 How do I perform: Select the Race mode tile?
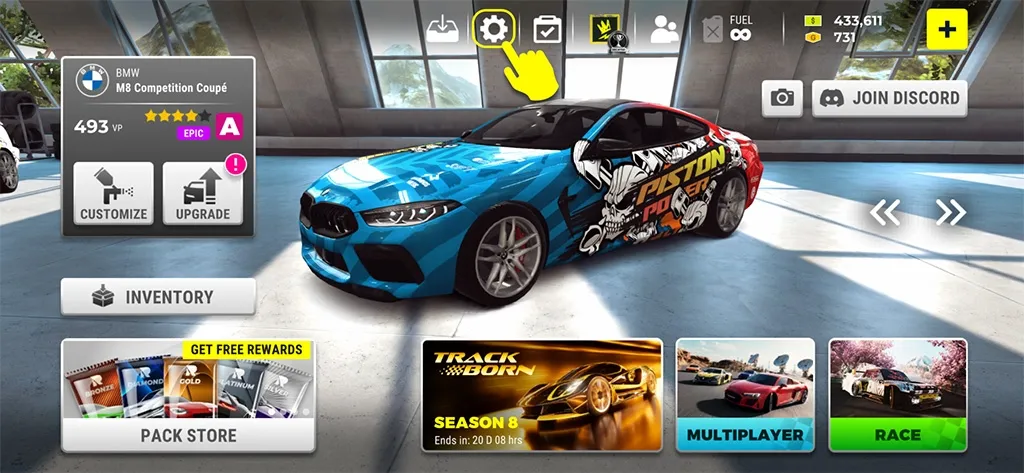[x=898, y=395]
